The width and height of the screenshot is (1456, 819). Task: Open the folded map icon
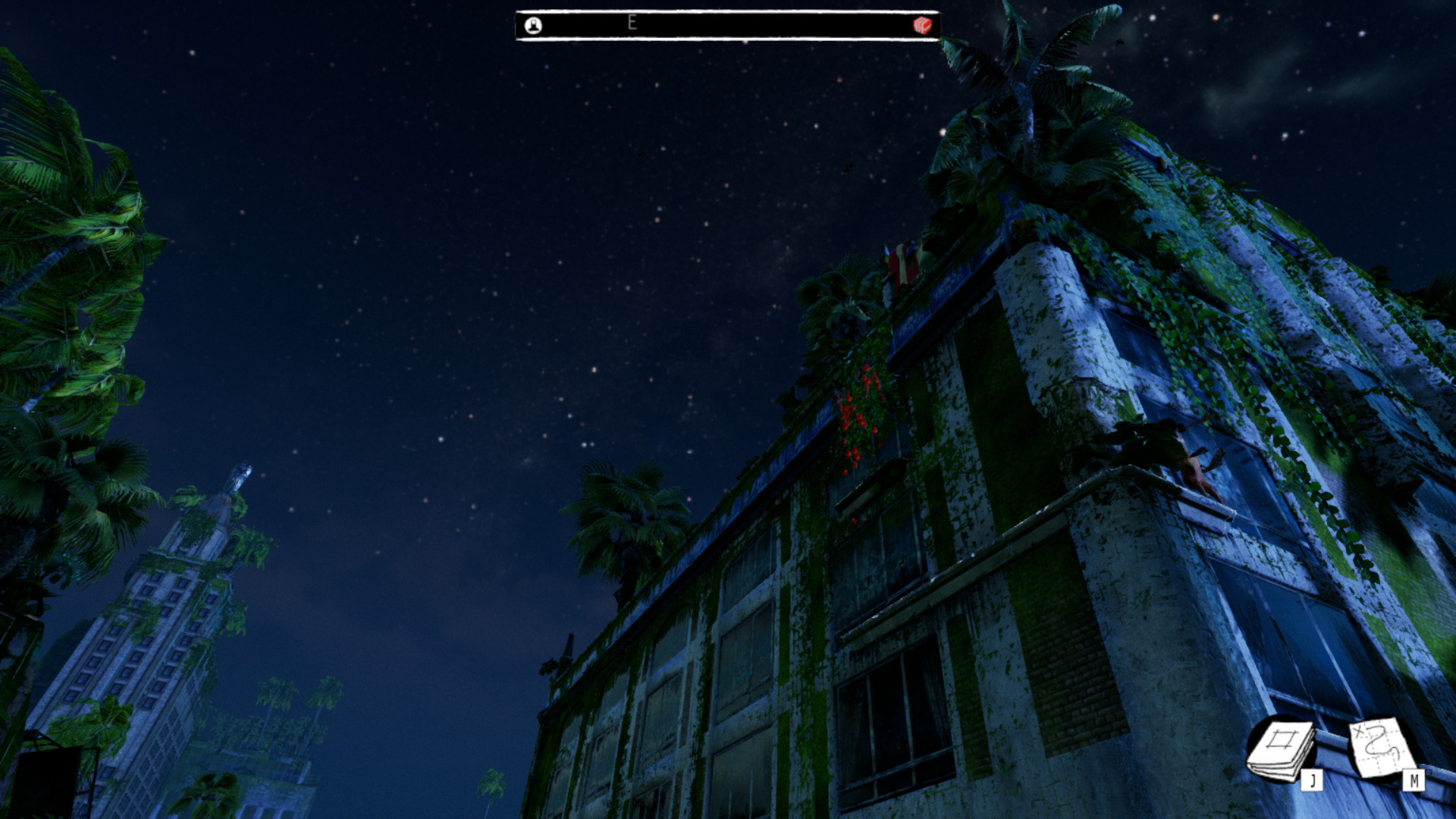tap(1382, 748)
